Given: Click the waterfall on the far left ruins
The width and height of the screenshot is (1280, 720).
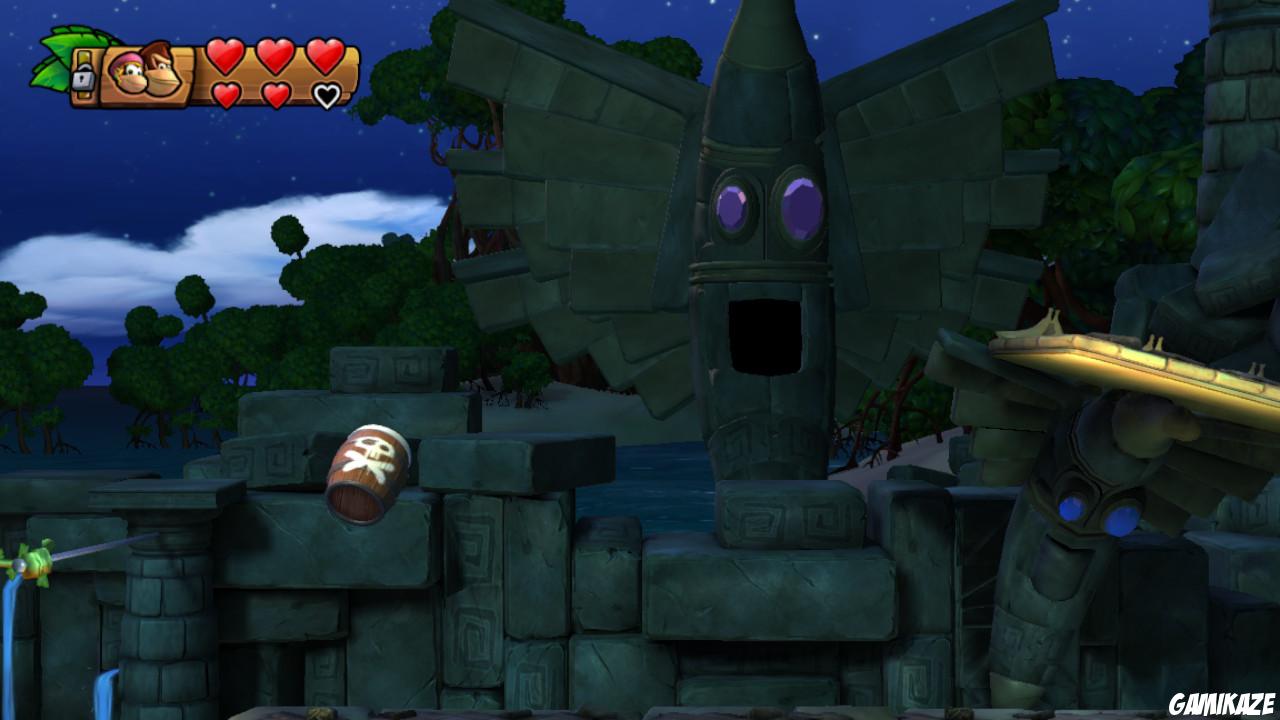Looking at the screenshot, I should [12, 640].
